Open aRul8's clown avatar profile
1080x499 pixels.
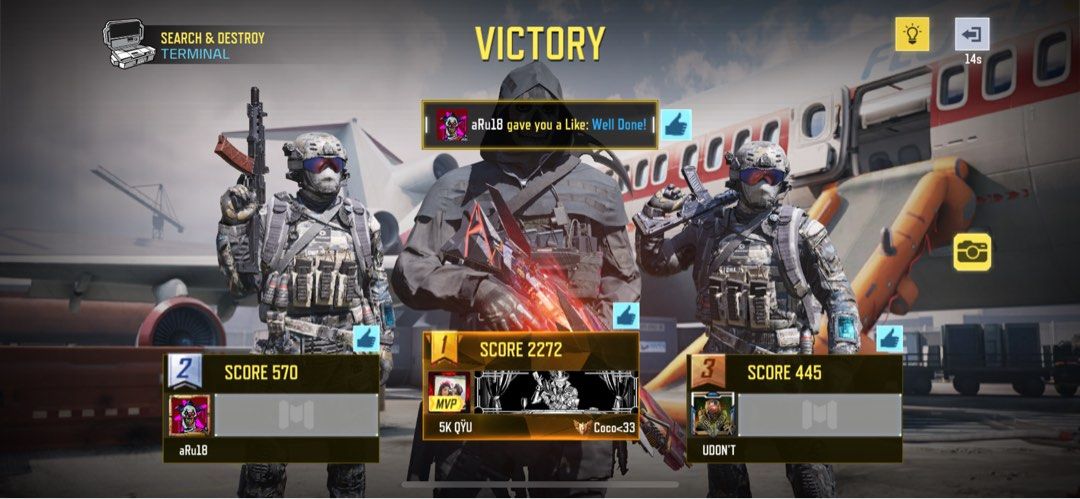(190, 415)
